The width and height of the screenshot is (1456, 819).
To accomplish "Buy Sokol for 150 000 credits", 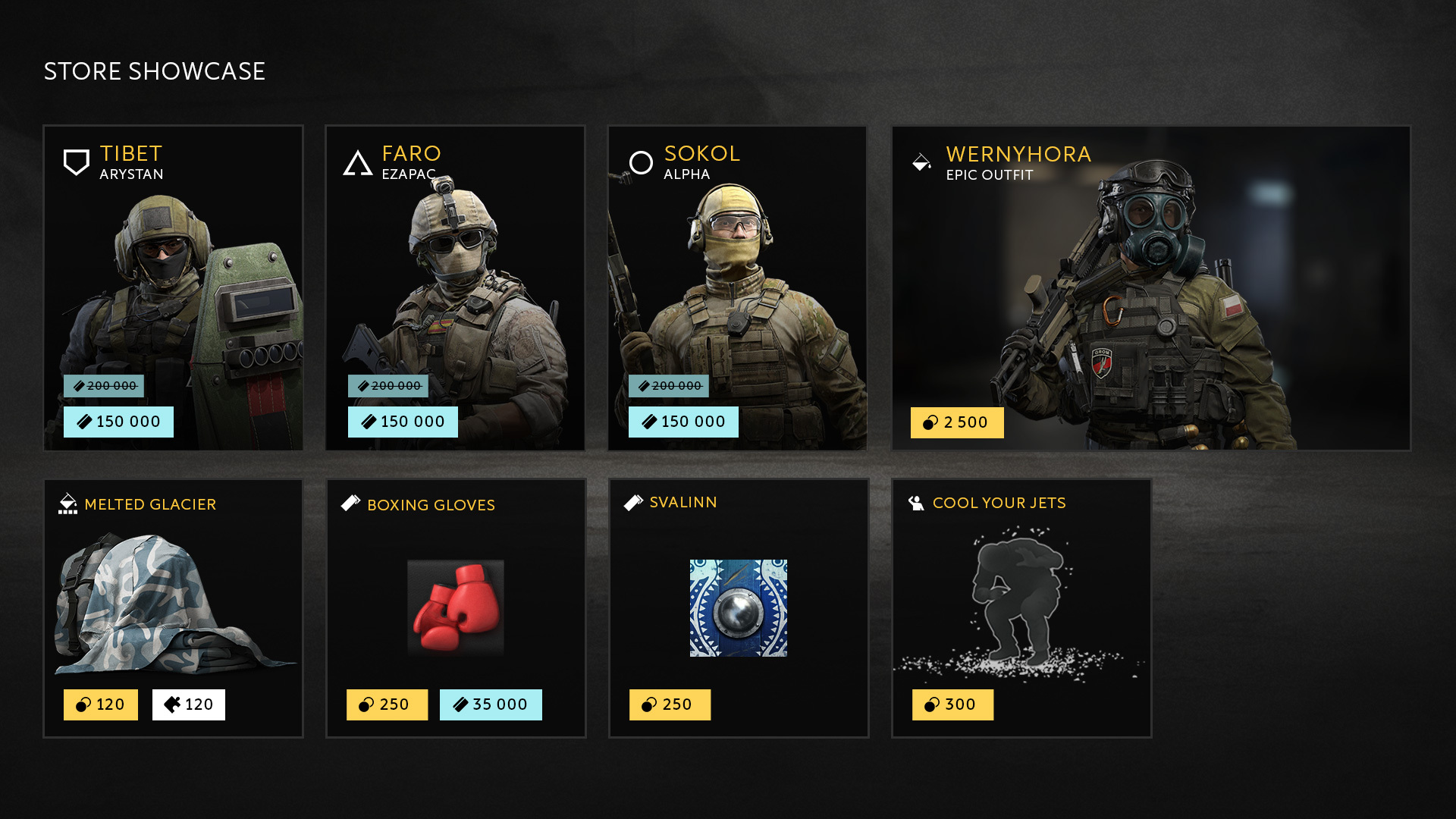I will point(683,422).
